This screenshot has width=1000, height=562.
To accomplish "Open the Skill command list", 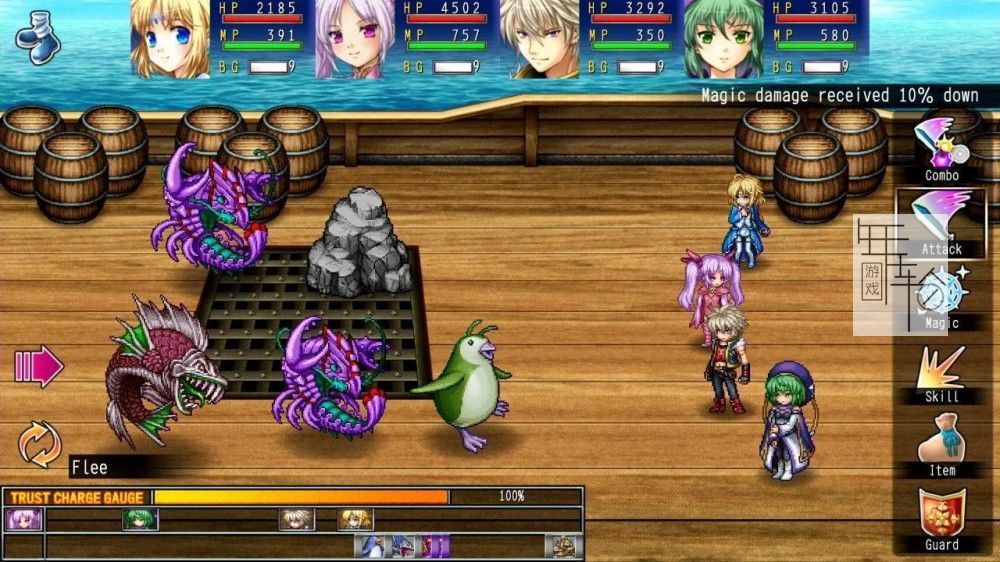I will coord(942,371).
